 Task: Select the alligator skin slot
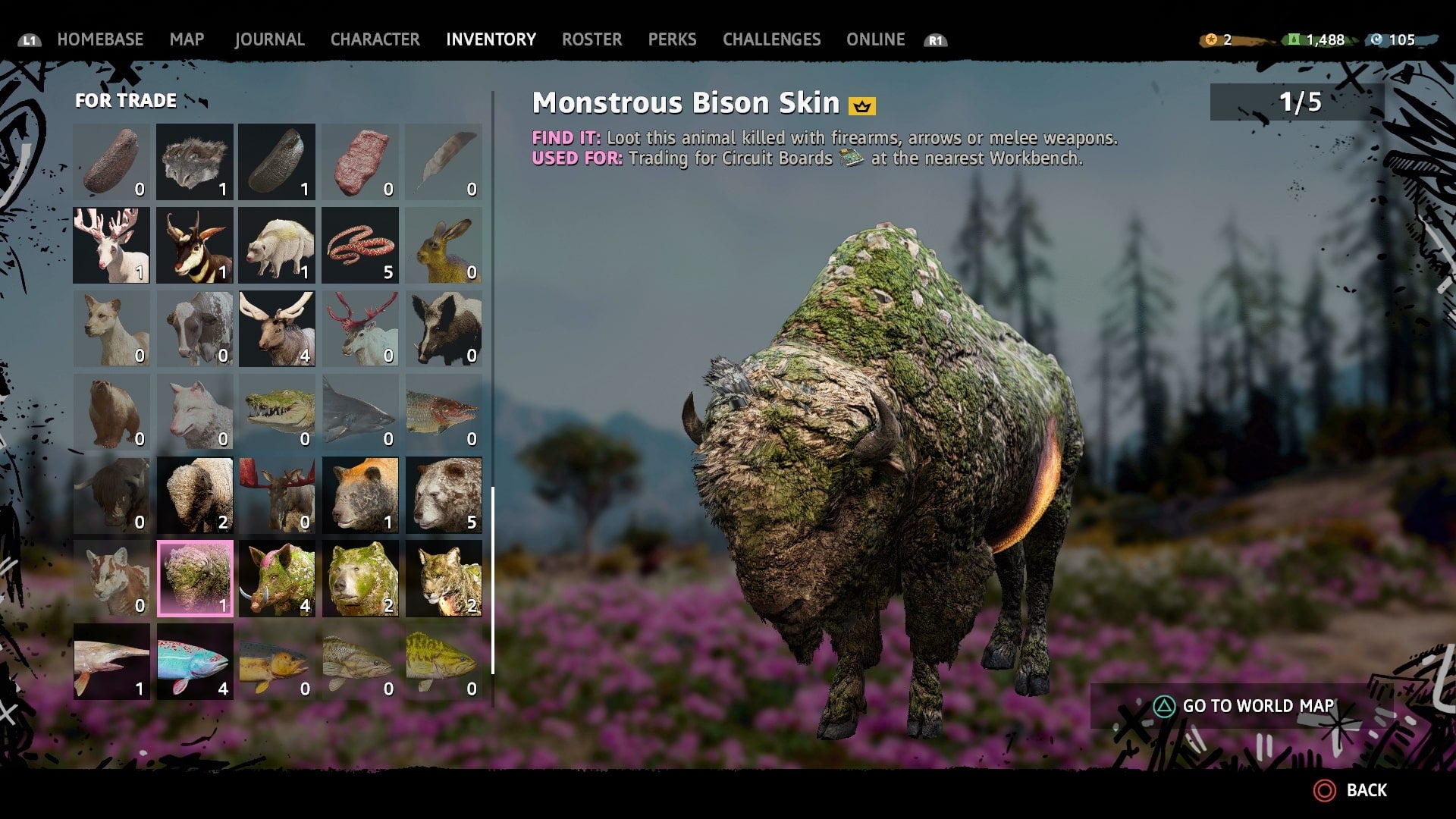click(278, 412)
